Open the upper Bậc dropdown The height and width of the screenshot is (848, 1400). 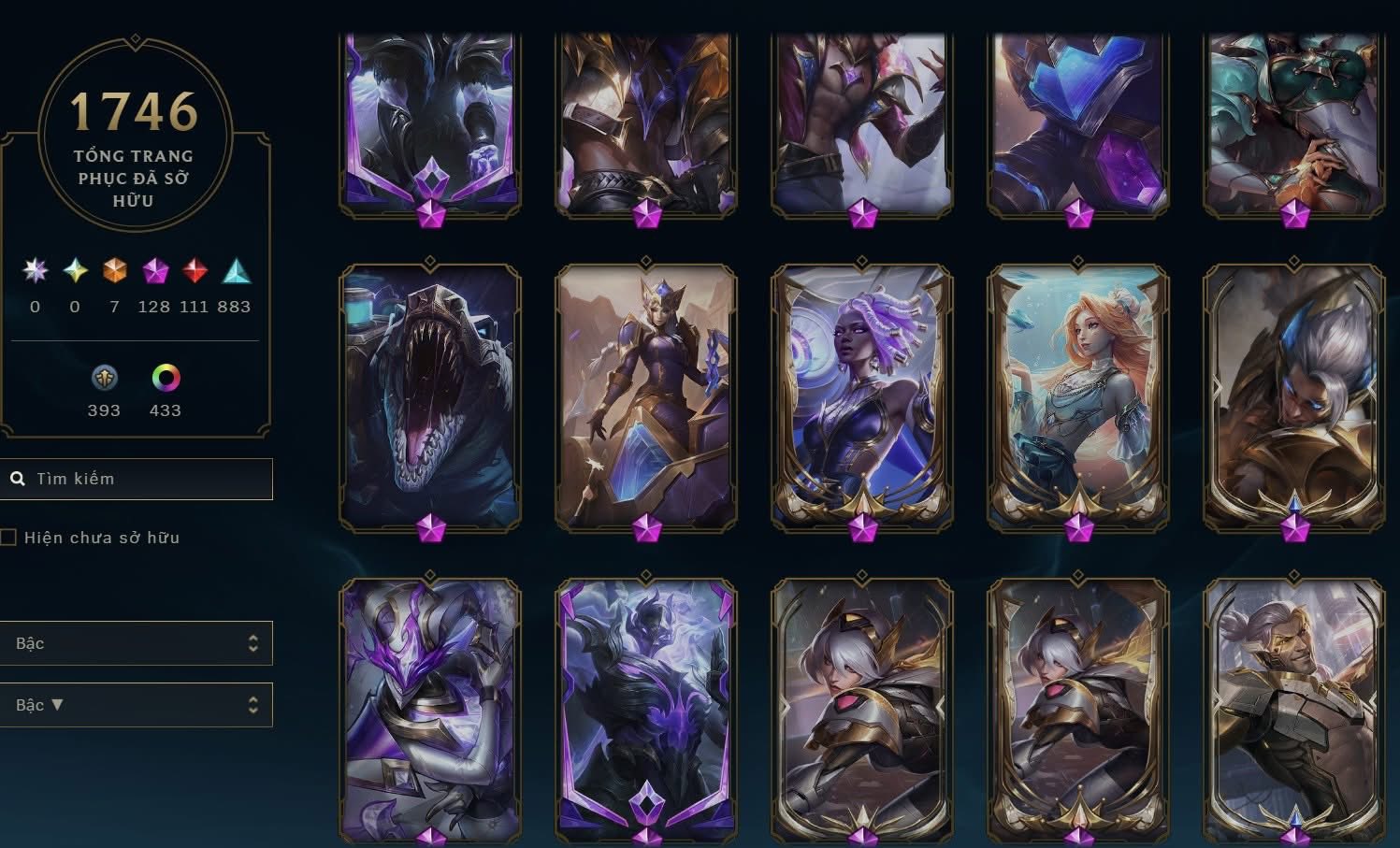click(136, 643)
